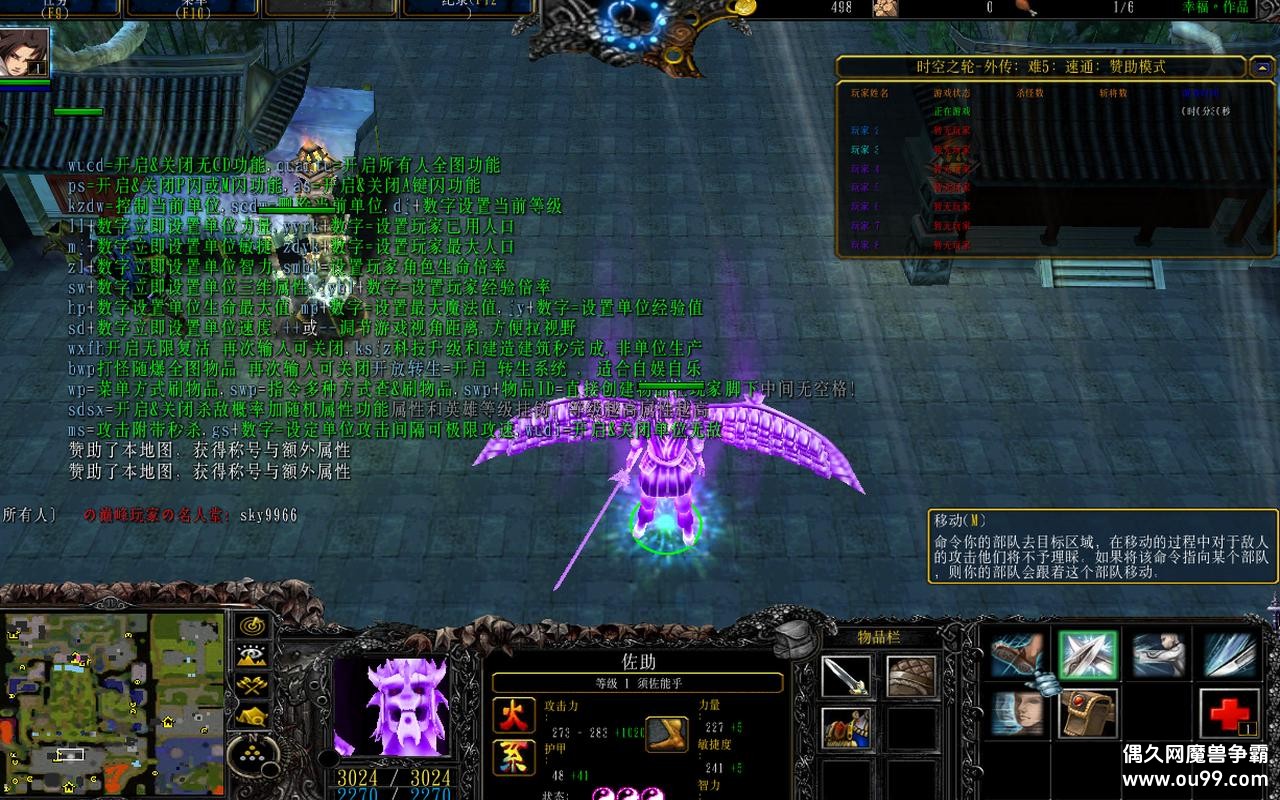Screen dimensions: 1280x800
Task: Click the purple Susanoo unit portrait
Action: [392, 706]
